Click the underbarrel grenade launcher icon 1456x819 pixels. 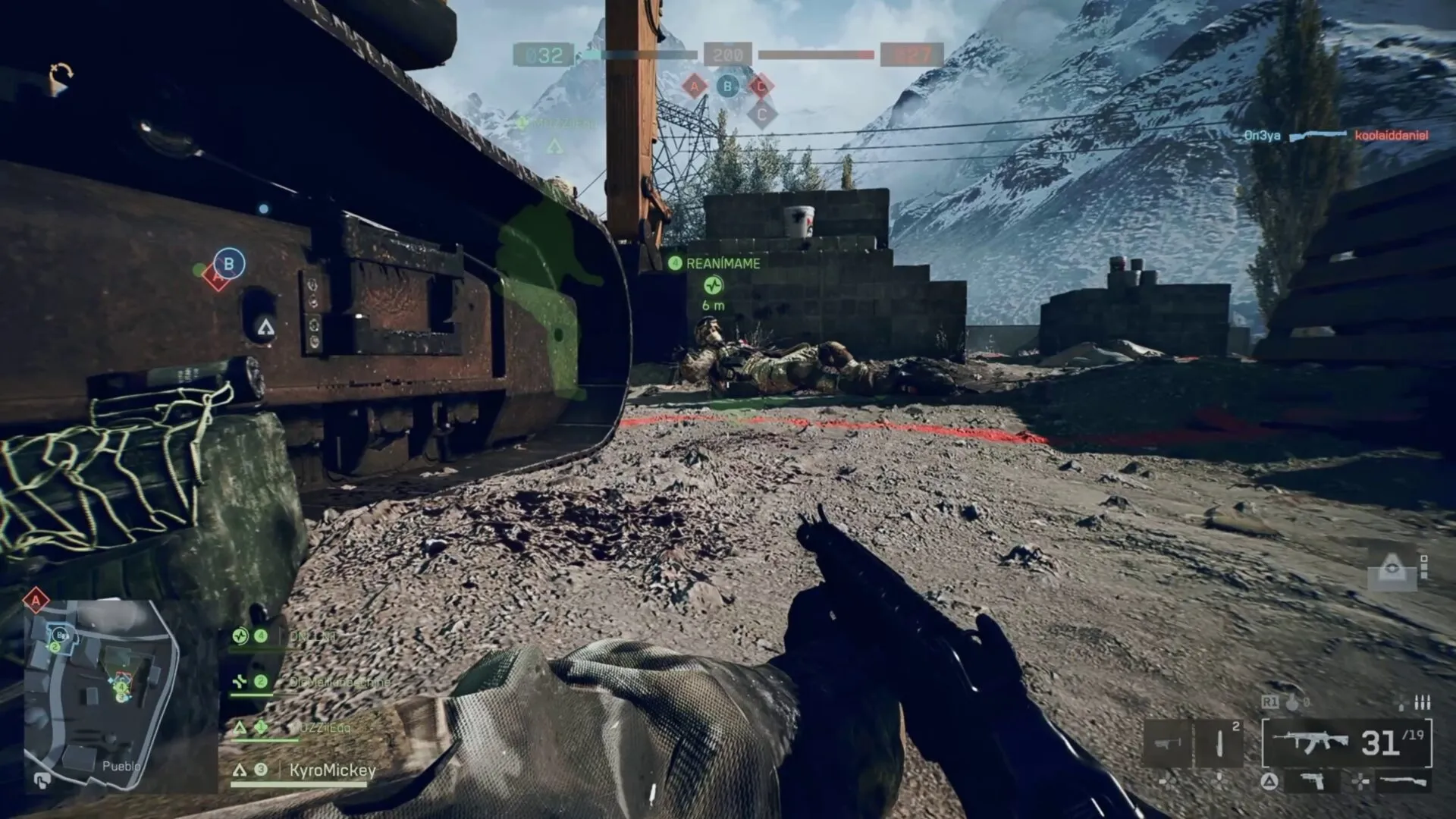point(1167,743)
